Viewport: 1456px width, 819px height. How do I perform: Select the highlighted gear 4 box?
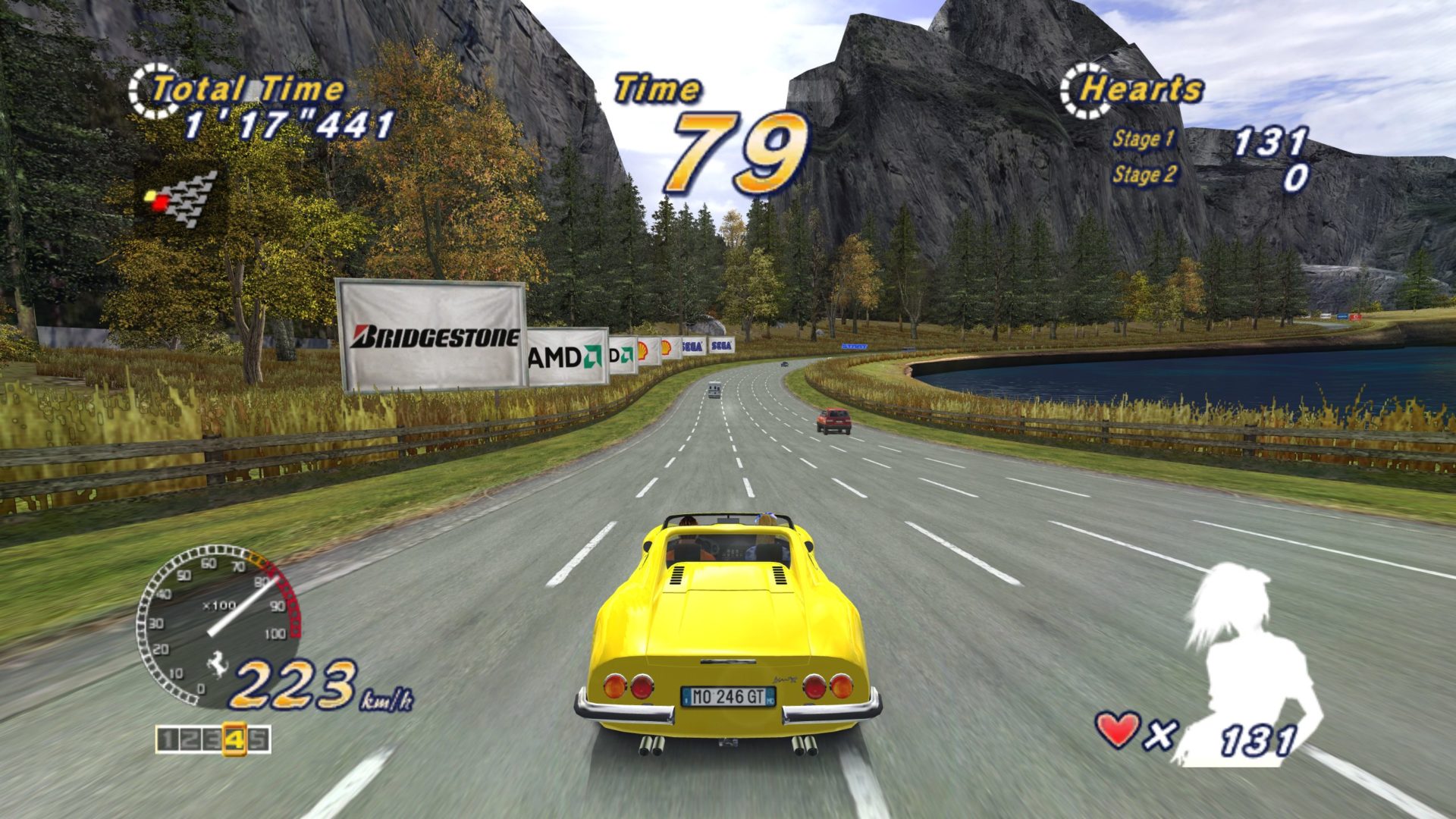pyautogui.click(x=235, y=740)
